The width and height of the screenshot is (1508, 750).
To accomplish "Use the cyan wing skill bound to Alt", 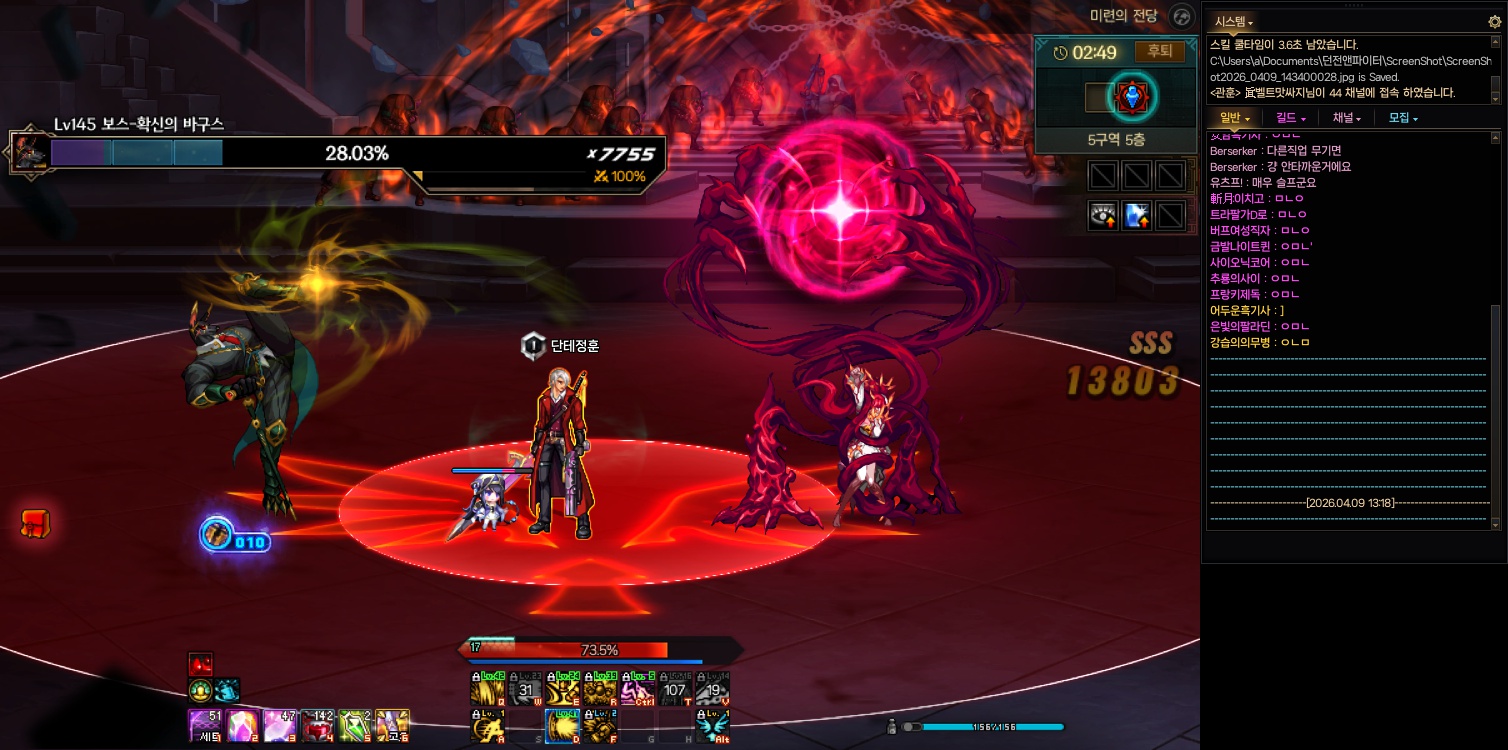I will (713, 727).
